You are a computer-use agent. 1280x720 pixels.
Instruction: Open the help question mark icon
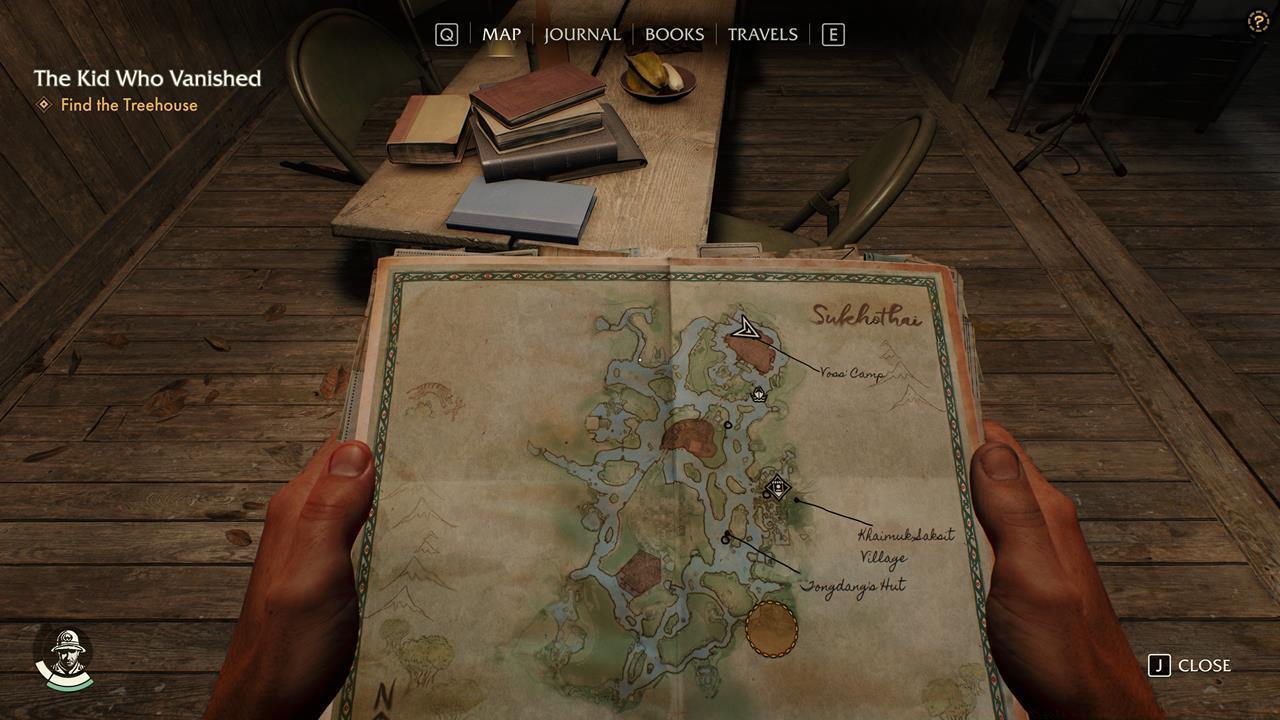click(1258, 22)
